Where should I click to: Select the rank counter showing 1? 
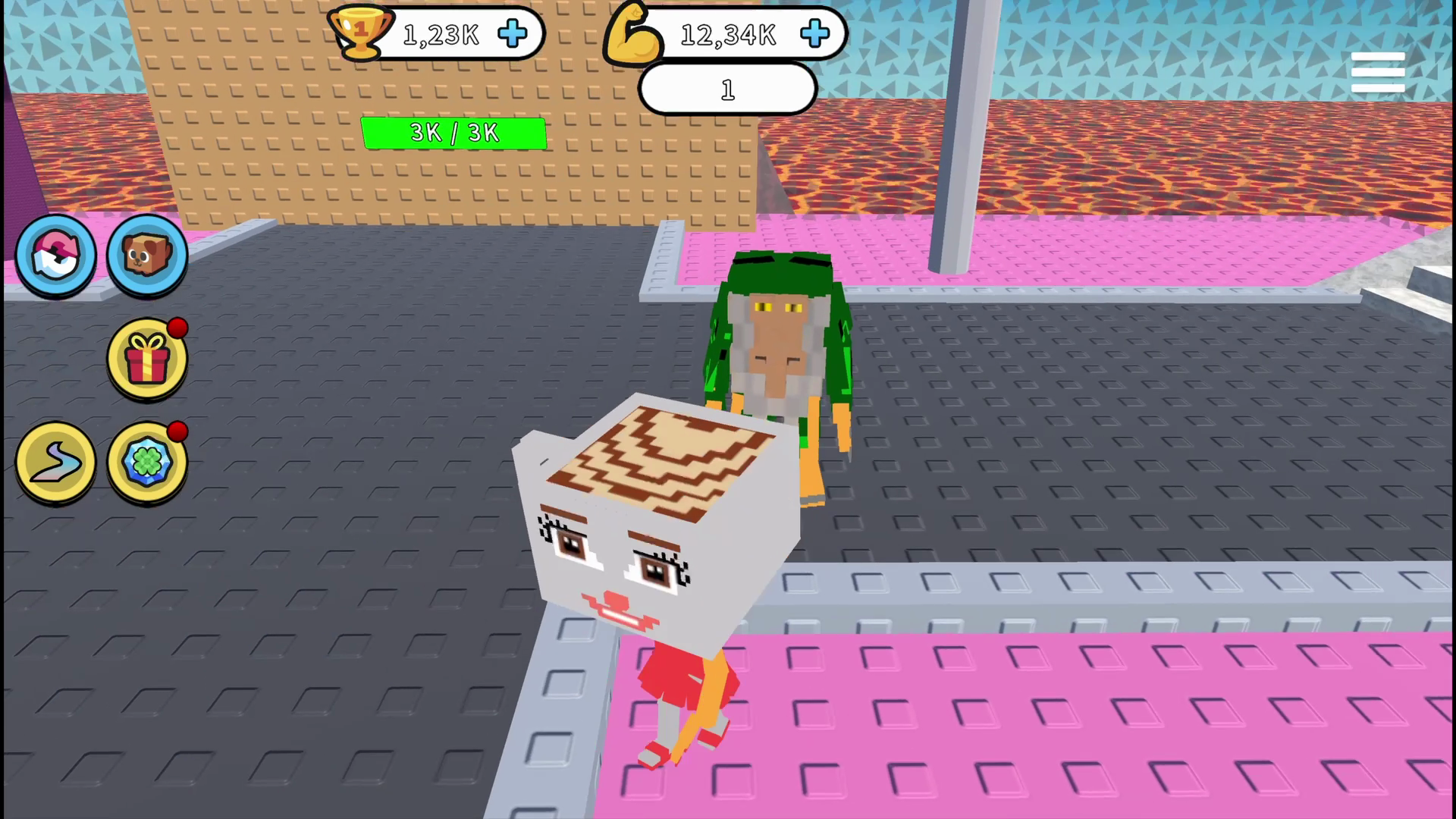[x=726, y=89]
